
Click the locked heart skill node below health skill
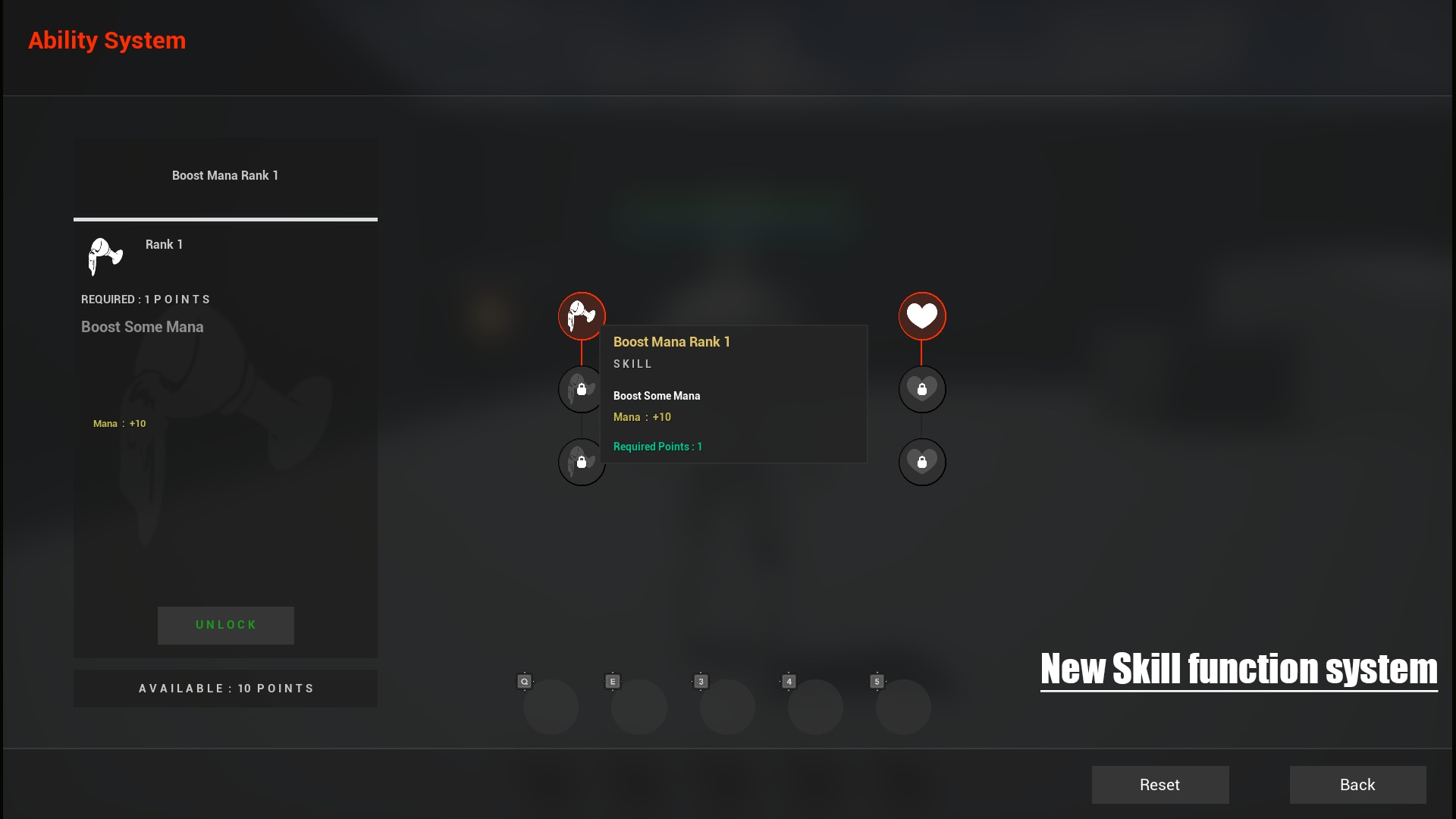pos(922,389)
